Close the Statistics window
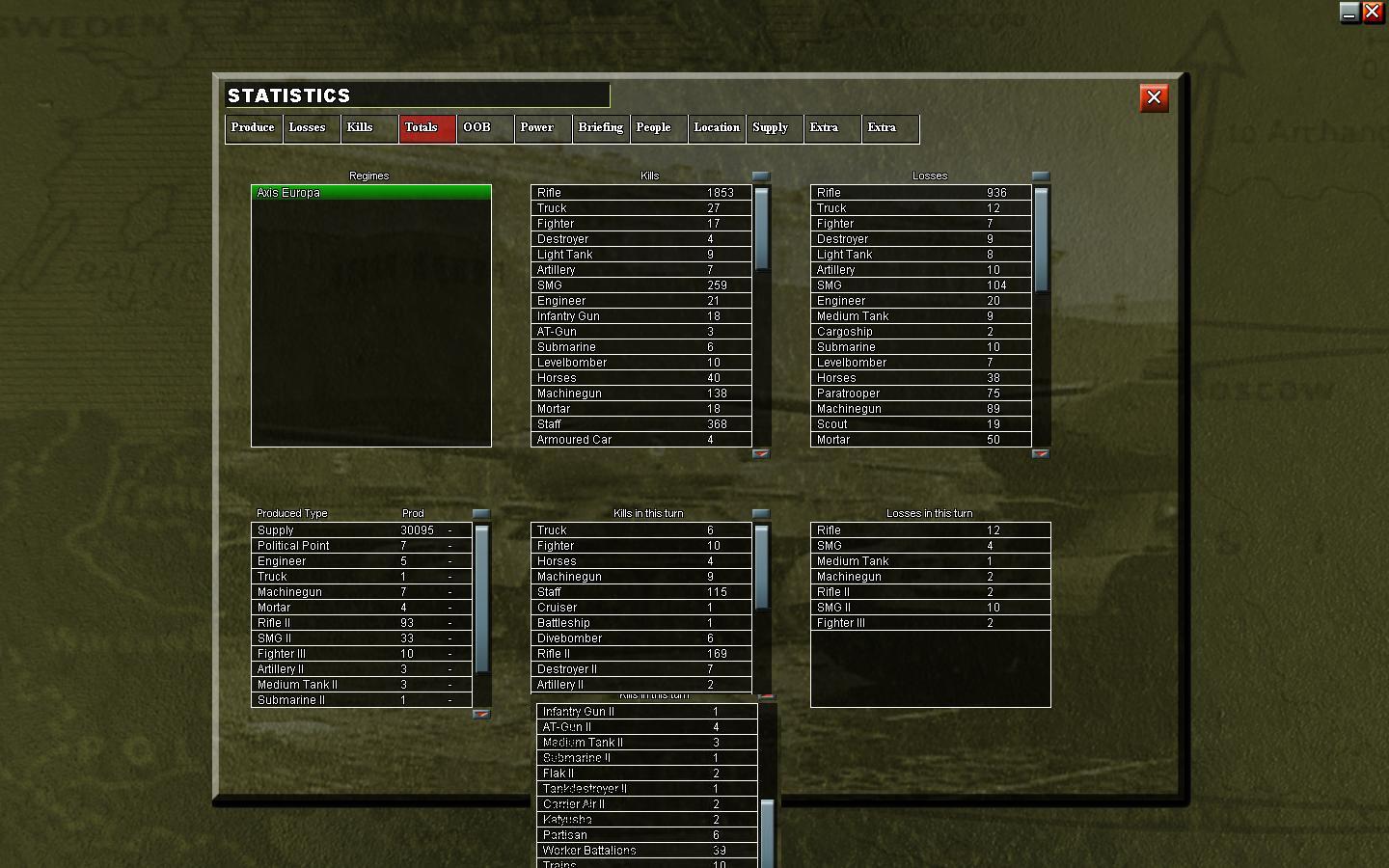 1154,97
